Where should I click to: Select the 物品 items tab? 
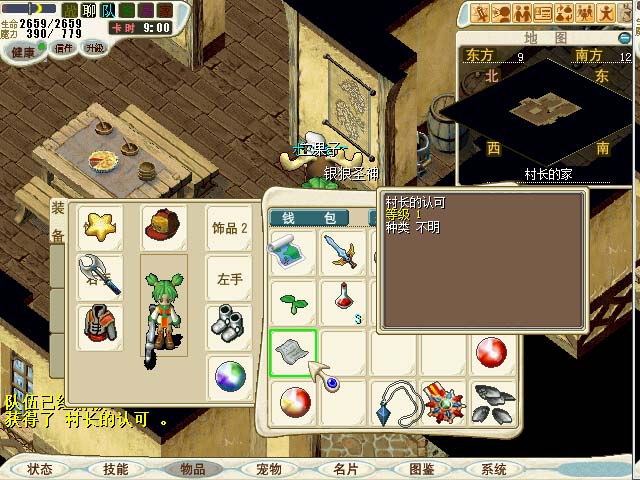(192, 469)
